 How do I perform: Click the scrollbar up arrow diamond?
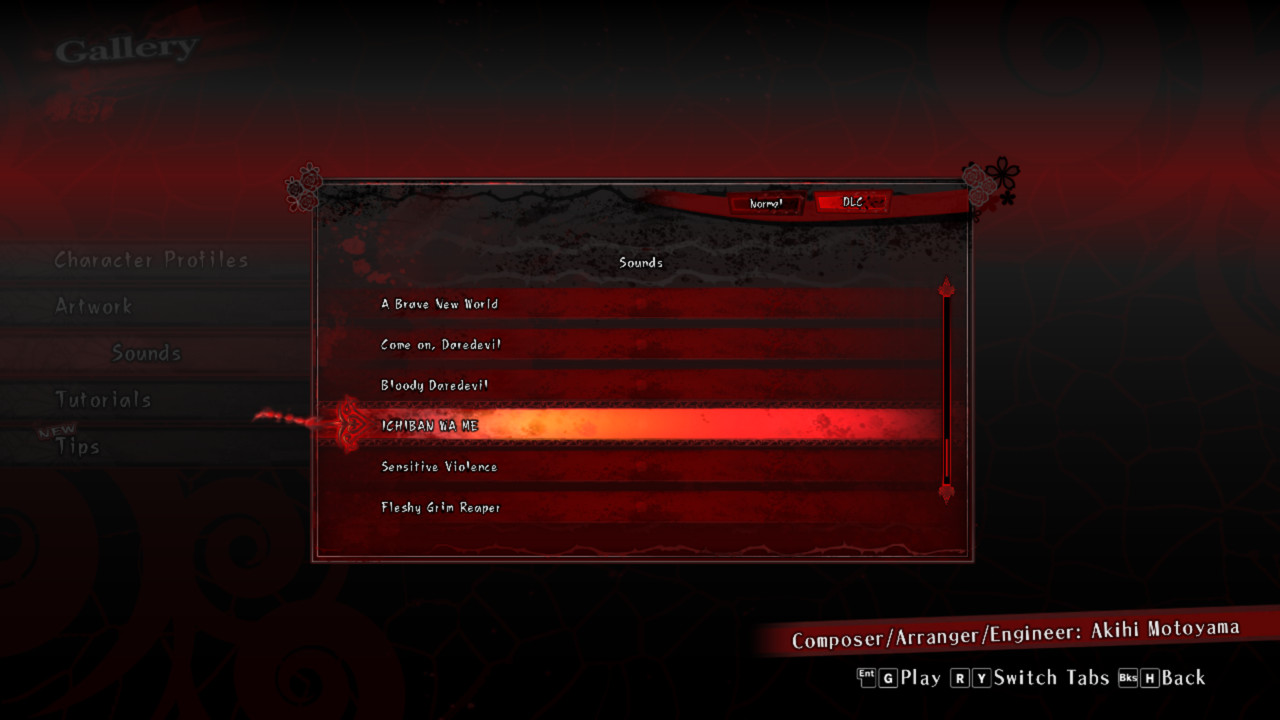pyautogui.click(x=946, y=287)
